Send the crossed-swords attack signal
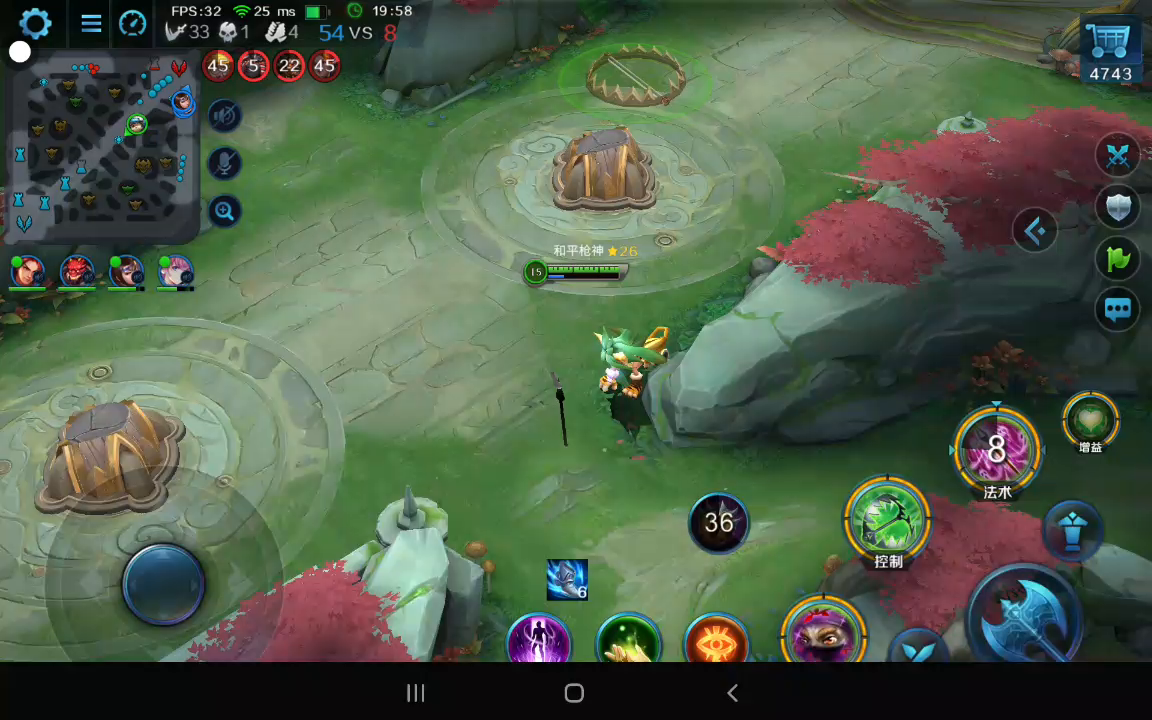The width and height of the screenshot is (1152, 720). pyautogui.click(x=1117, y=155)
